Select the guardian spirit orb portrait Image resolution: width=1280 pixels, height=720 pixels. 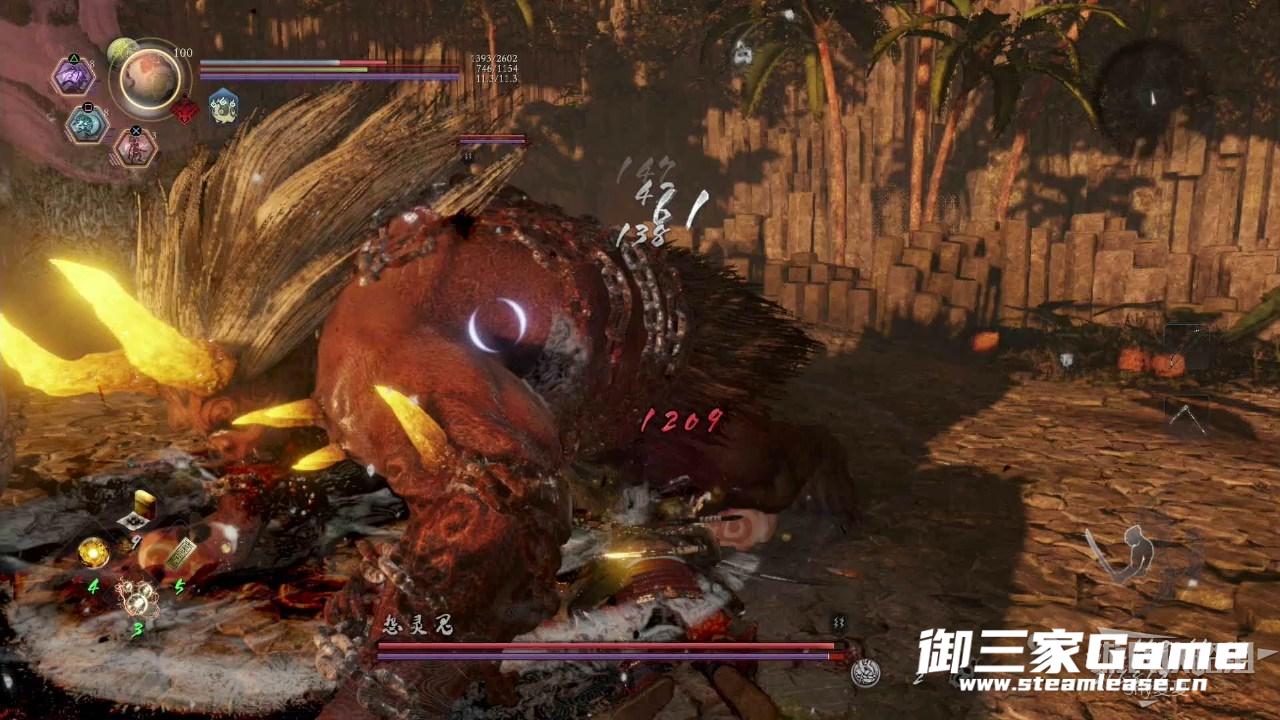tap(151, 79)
